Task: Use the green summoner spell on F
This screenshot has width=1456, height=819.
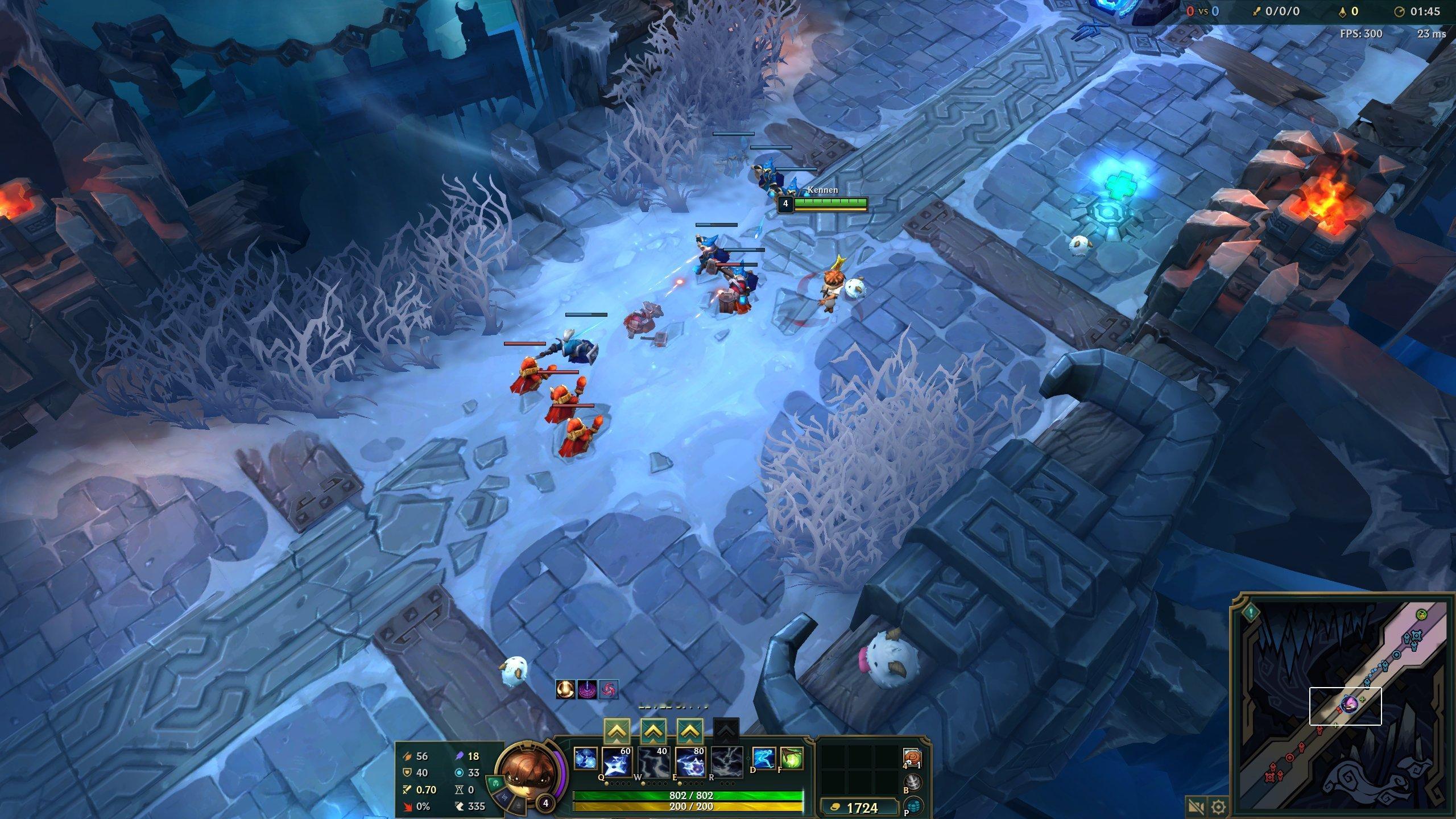Action: pyautogui.click(x=791, y=758)
